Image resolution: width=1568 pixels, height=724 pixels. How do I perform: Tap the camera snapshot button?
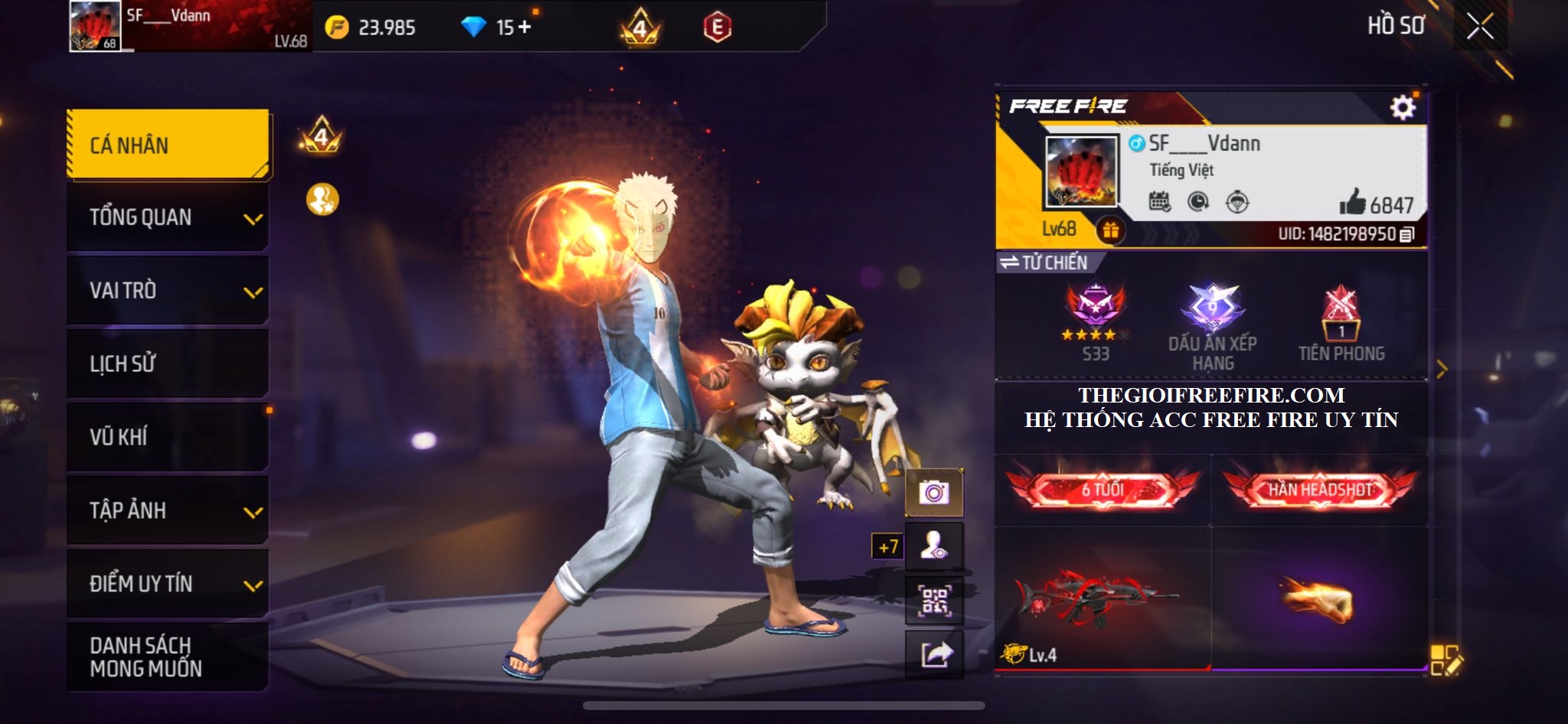[934, 492]
